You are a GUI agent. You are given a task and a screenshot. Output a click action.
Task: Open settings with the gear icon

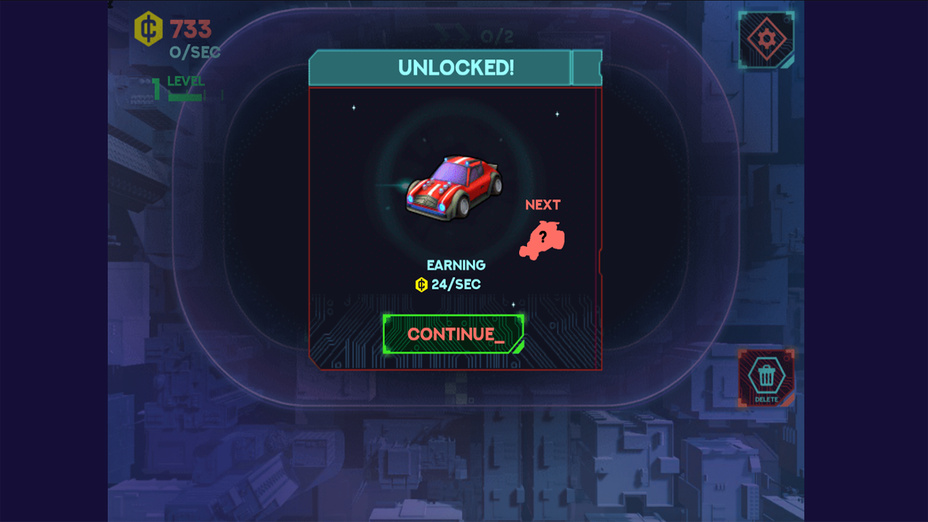pyautogui.click(x=767, y=40)
